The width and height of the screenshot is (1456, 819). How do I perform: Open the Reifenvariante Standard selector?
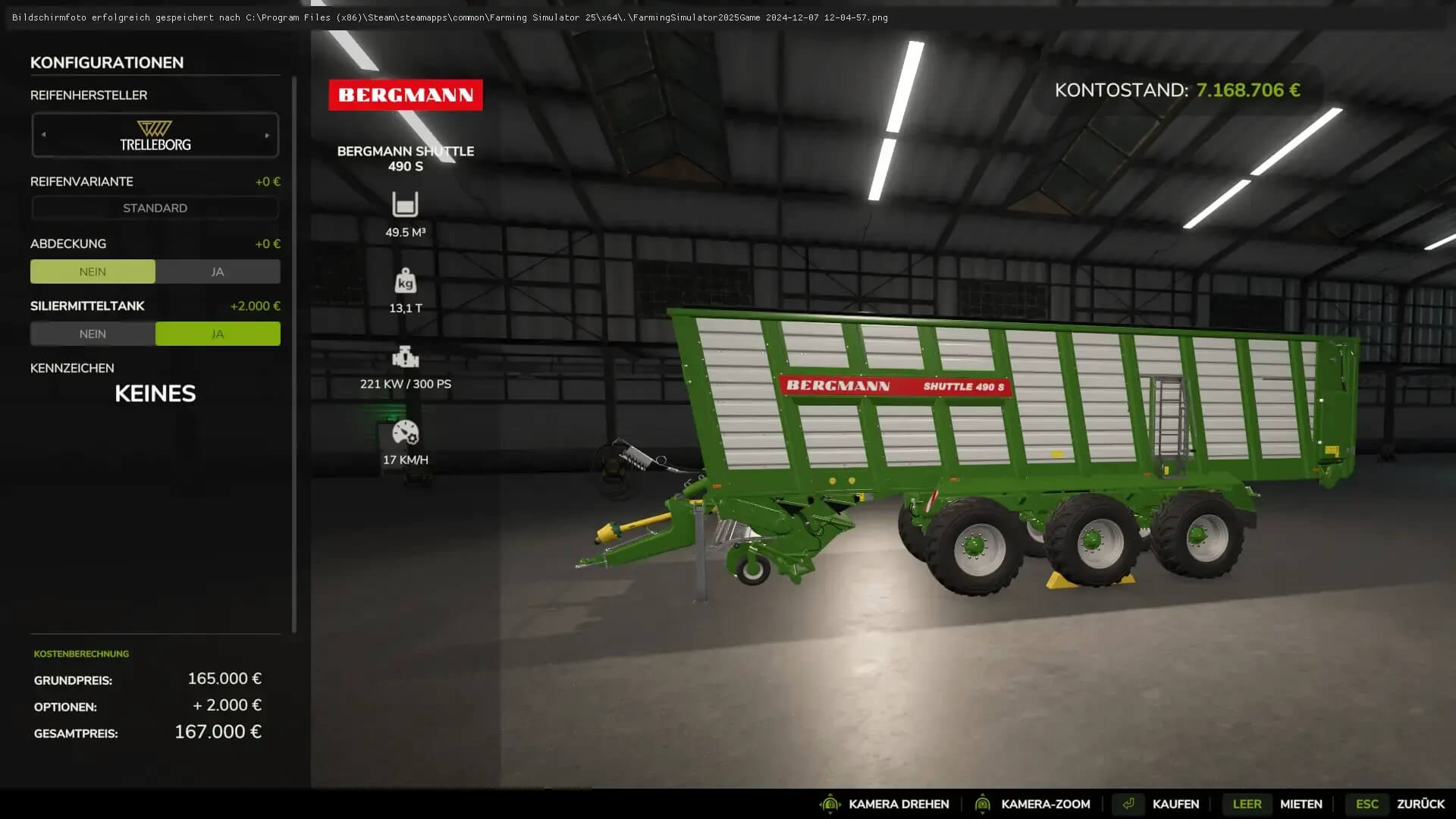click(x=155, y=208)
